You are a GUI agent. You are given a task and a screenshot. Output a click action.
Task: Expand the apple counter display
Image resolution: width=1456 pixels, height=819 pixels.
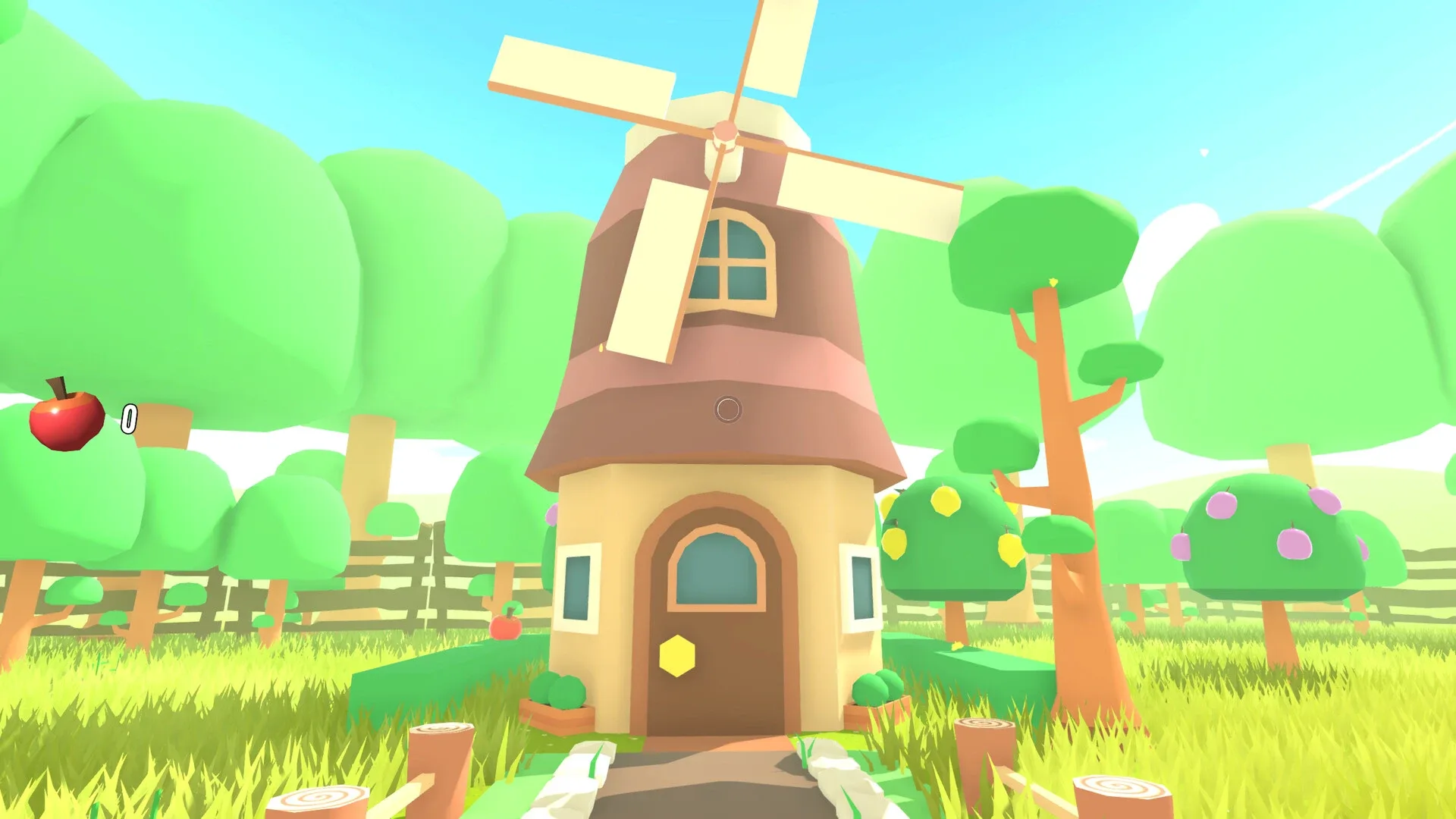129,417
